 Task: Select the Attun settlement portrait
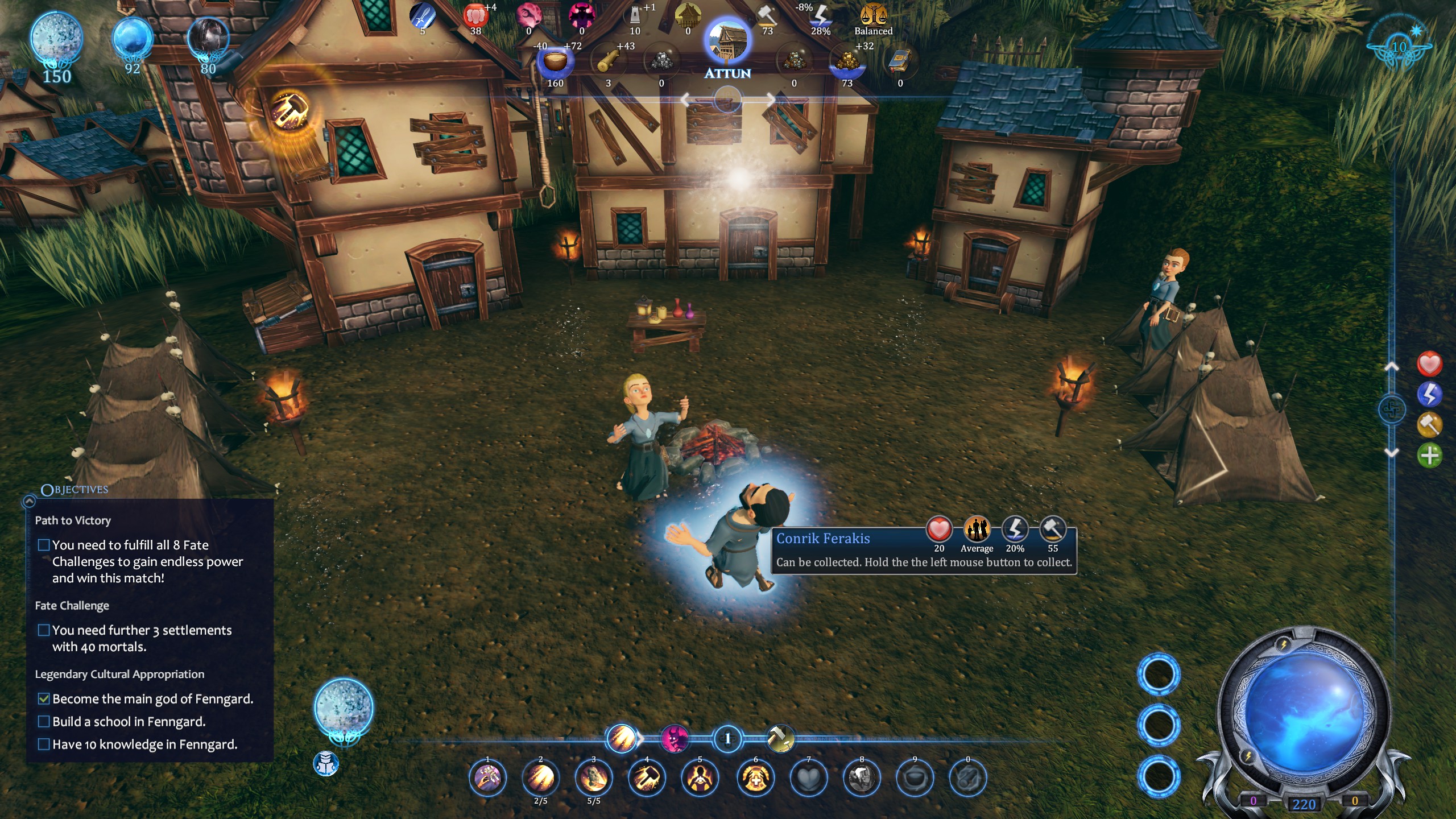(x=727, y=43)
